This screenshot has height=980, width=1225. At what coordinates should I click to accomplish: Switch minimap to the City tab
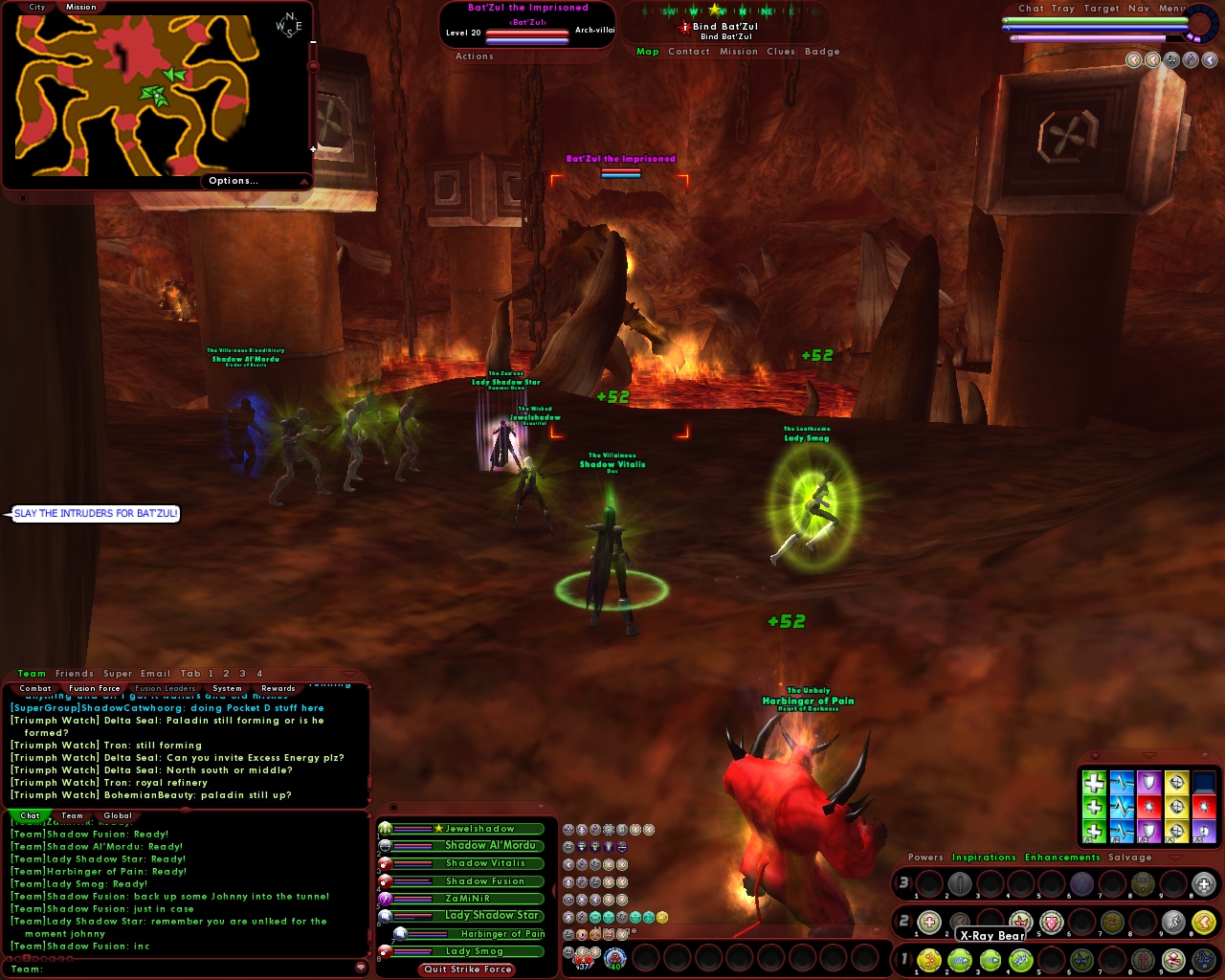pyautogui.click(x=37, y=7)
